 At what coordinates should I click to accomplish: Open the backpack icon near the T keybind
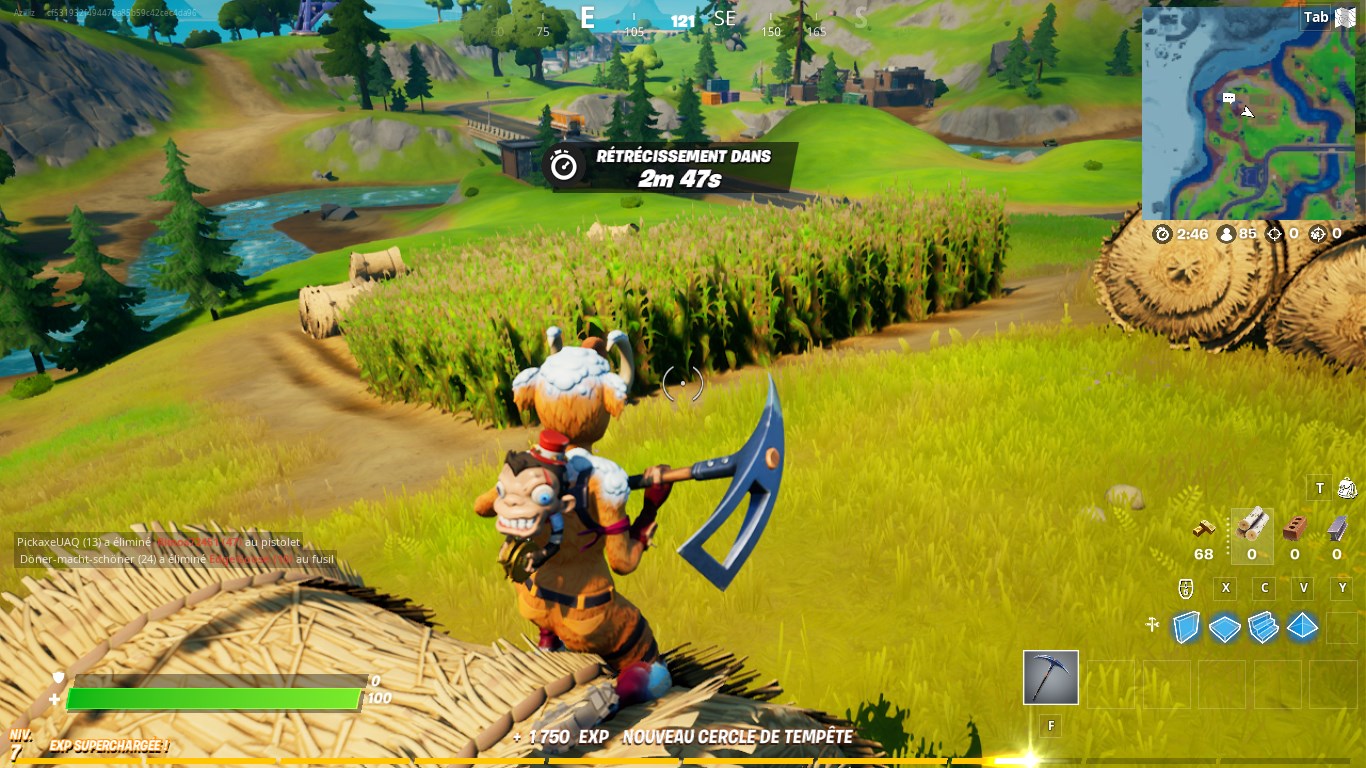(1347, 487)
